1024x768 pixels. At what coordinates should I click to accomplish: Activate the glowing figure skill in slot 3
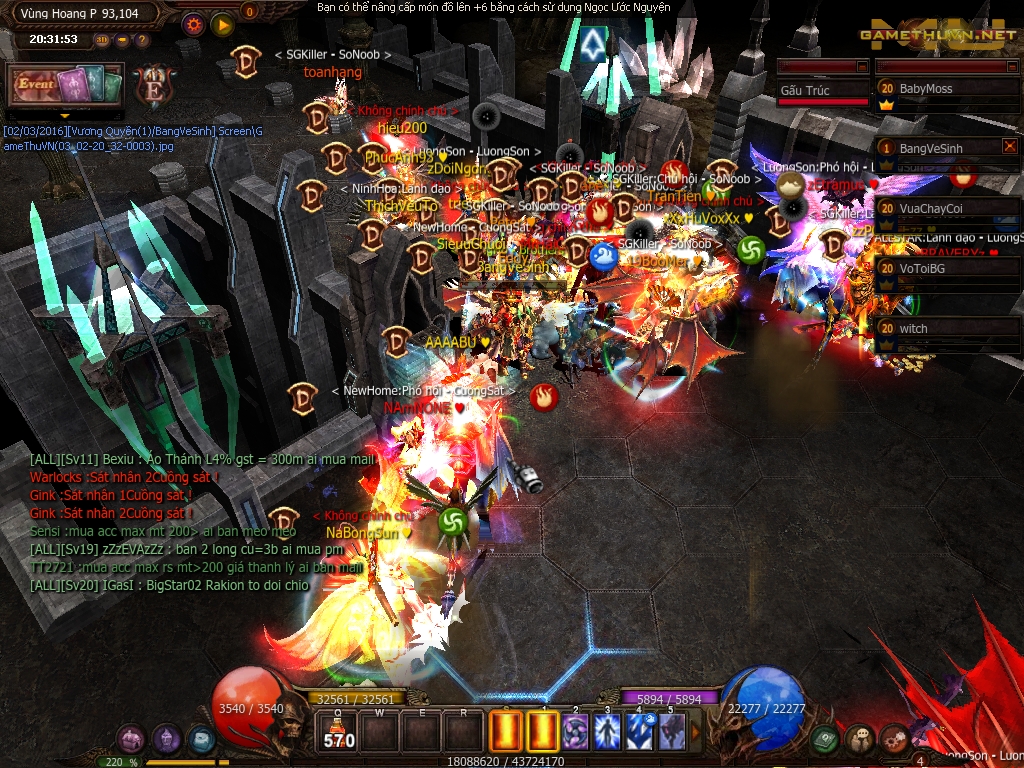tap(608, 732)
